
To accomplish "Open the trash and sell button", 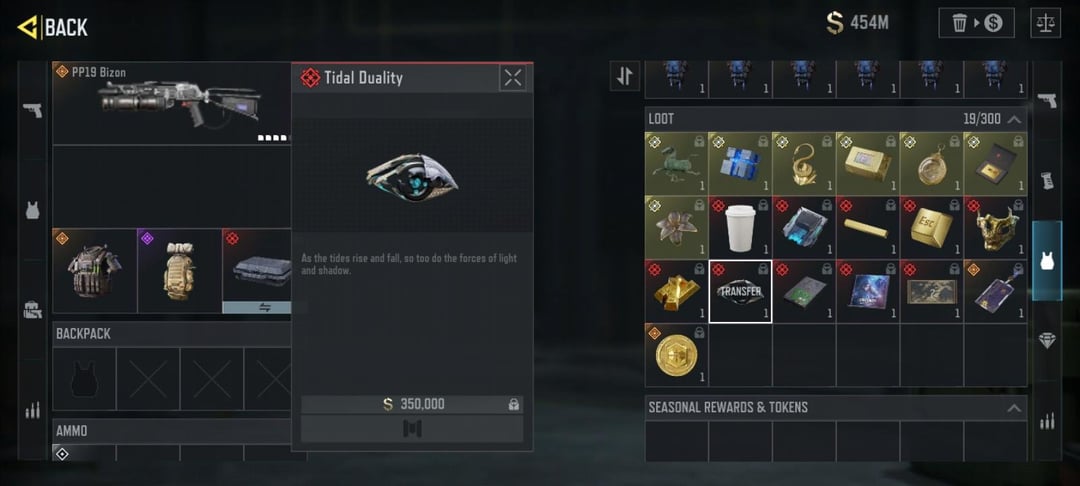I will 976,23.
